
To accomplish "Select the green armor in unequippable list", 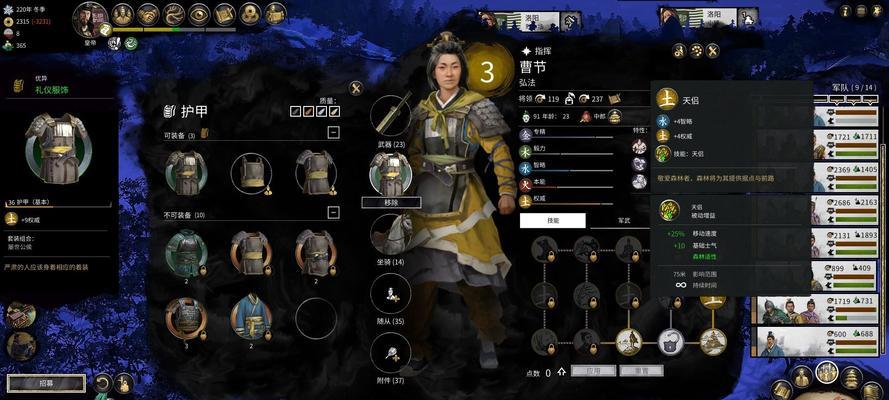I will (x=186, y=252).
